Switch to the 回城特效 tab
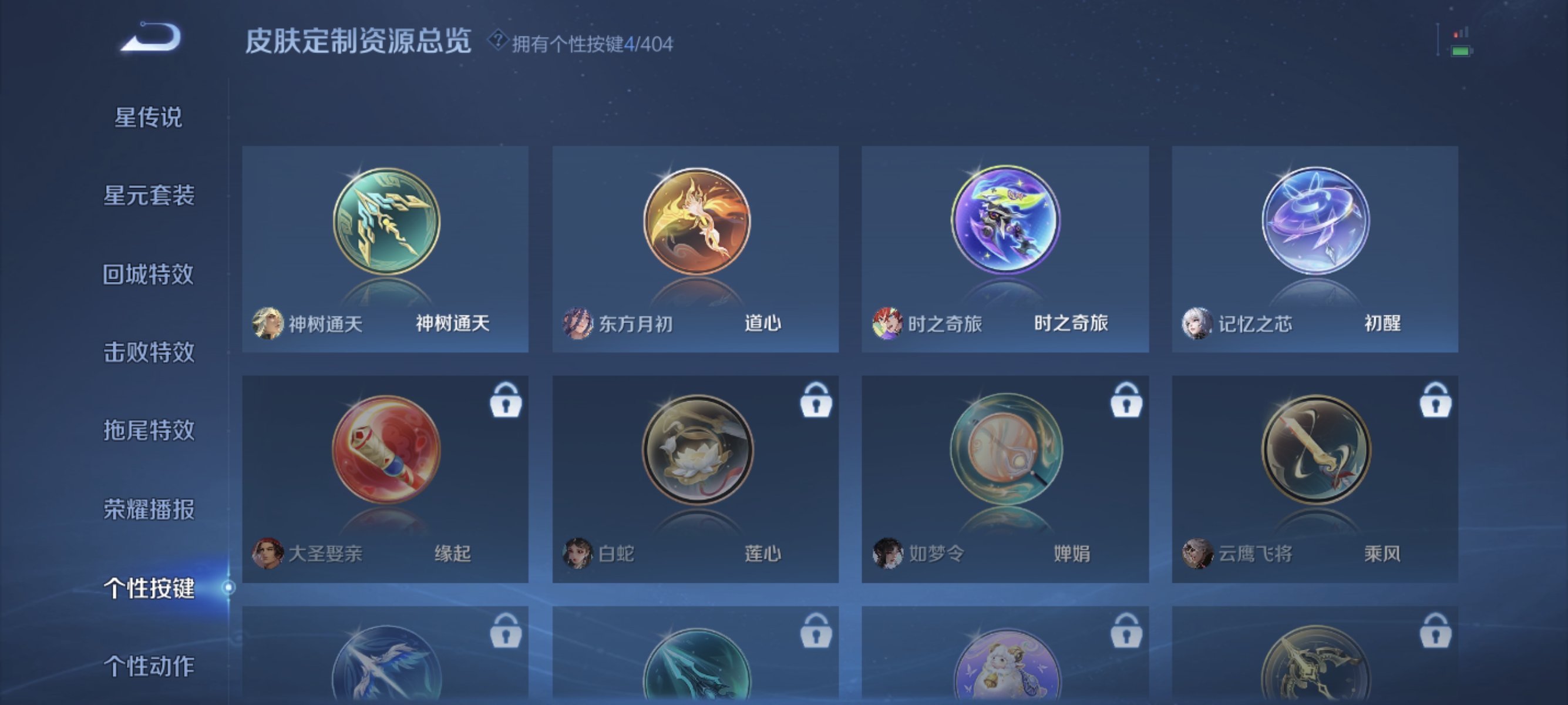The image size is (1568, 705). click(x=148, y=274)
